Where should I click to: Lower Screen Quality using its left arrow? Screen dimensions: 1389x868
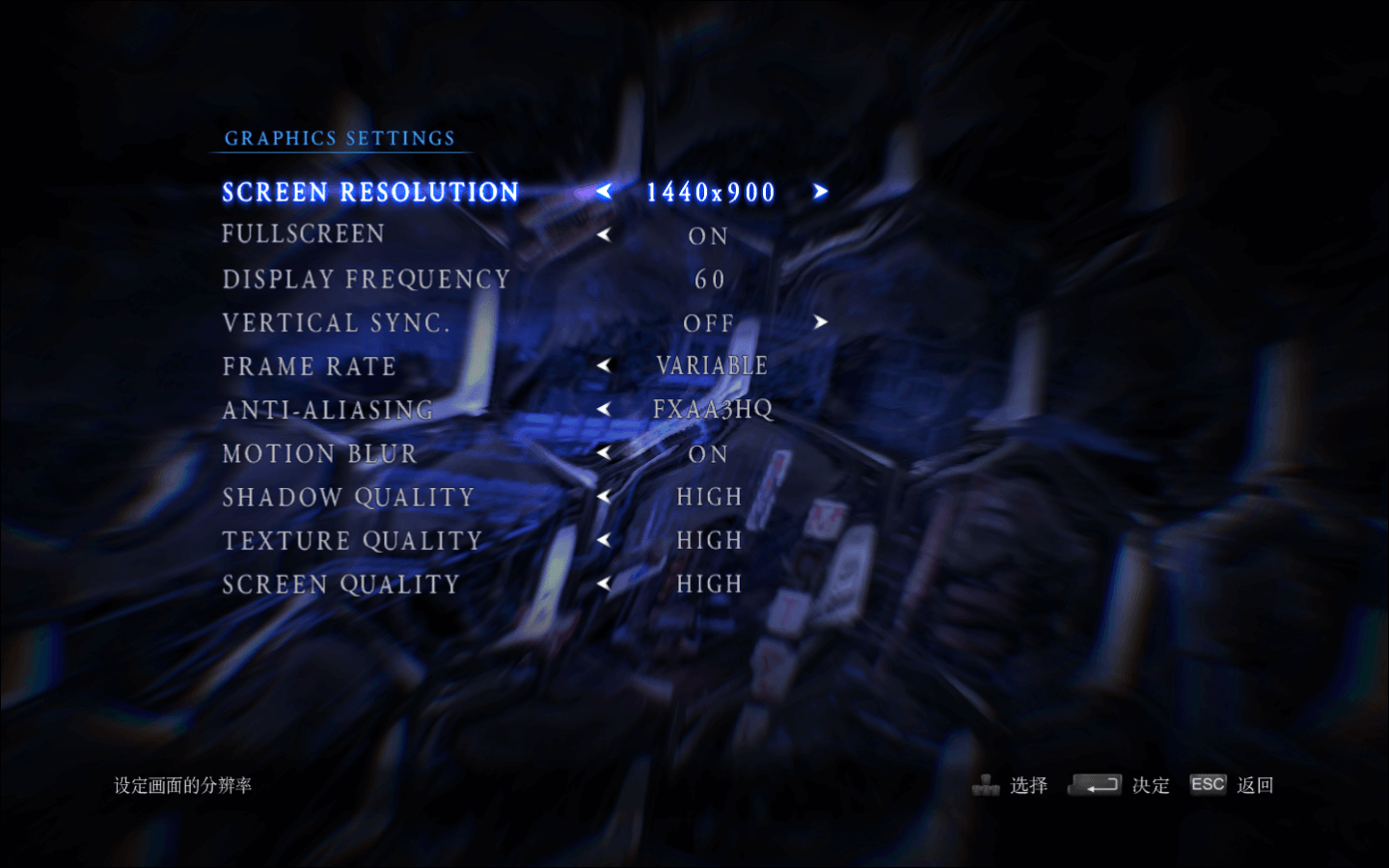[604, 583]
